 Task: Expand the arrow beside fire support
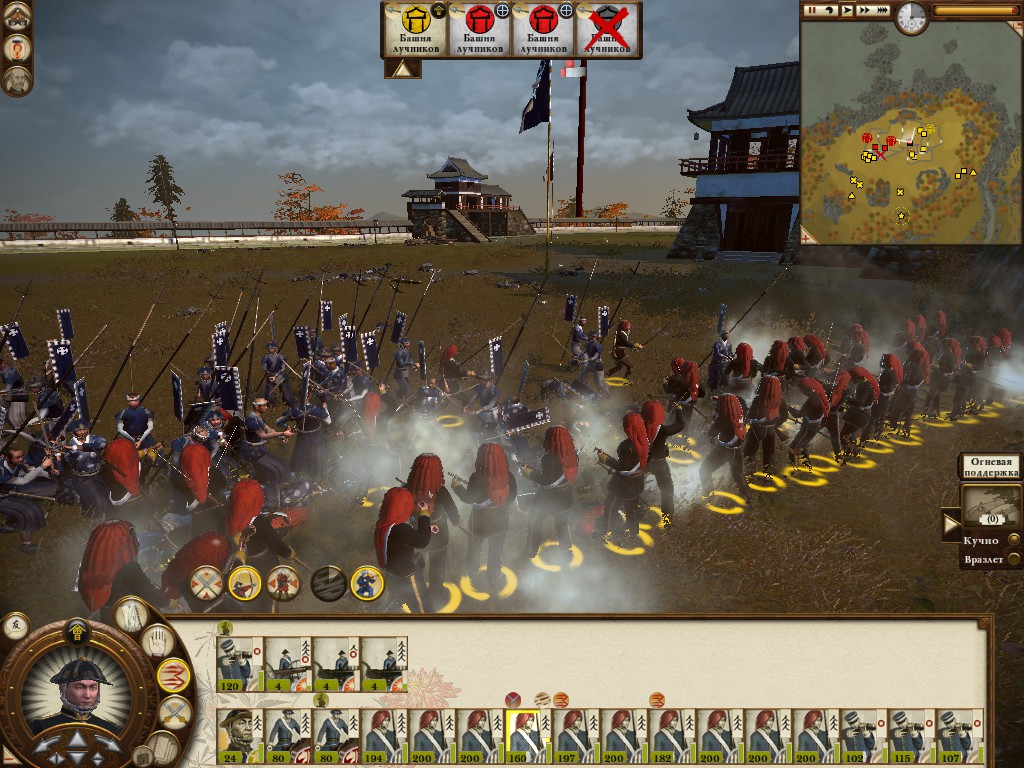point(951,523)
